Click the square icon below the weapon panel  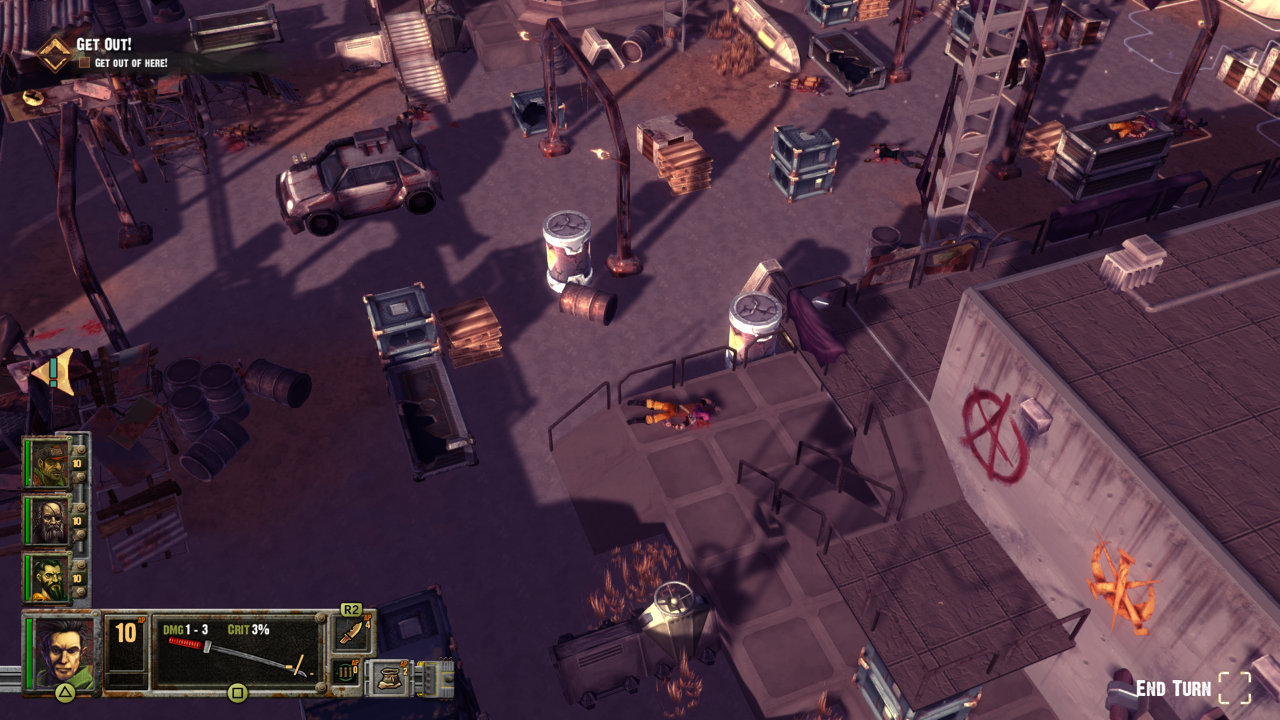(x=236, y=694)
